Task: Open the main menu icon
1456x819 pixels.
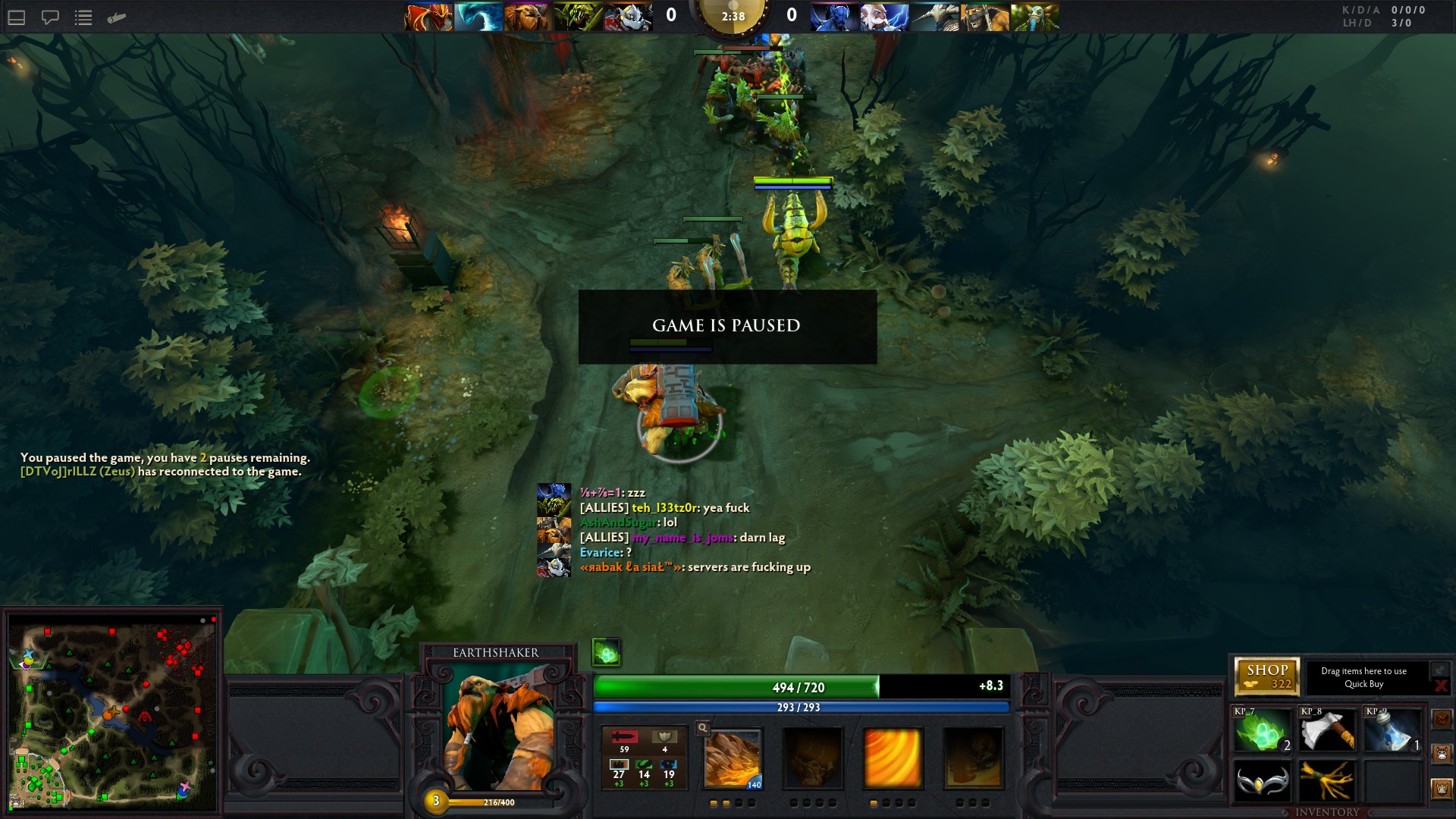Action: (17, 17)
